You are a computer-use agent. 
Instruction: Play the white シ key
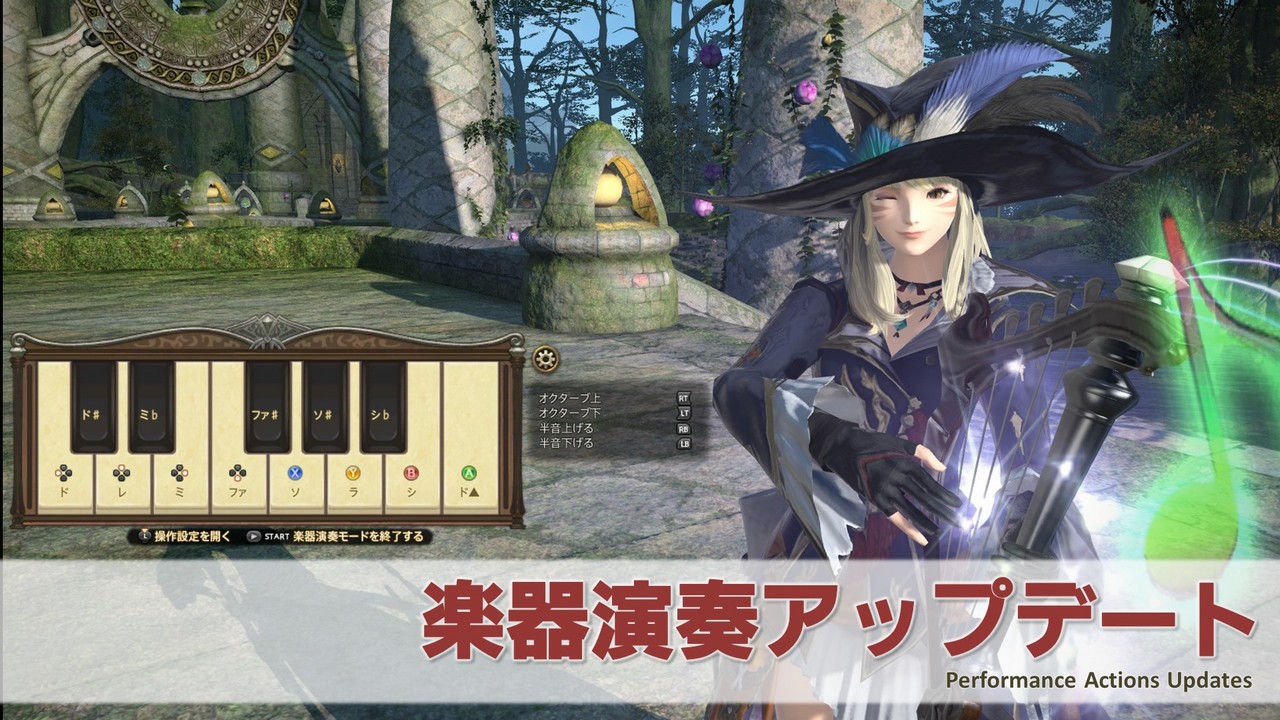[411, 483]
